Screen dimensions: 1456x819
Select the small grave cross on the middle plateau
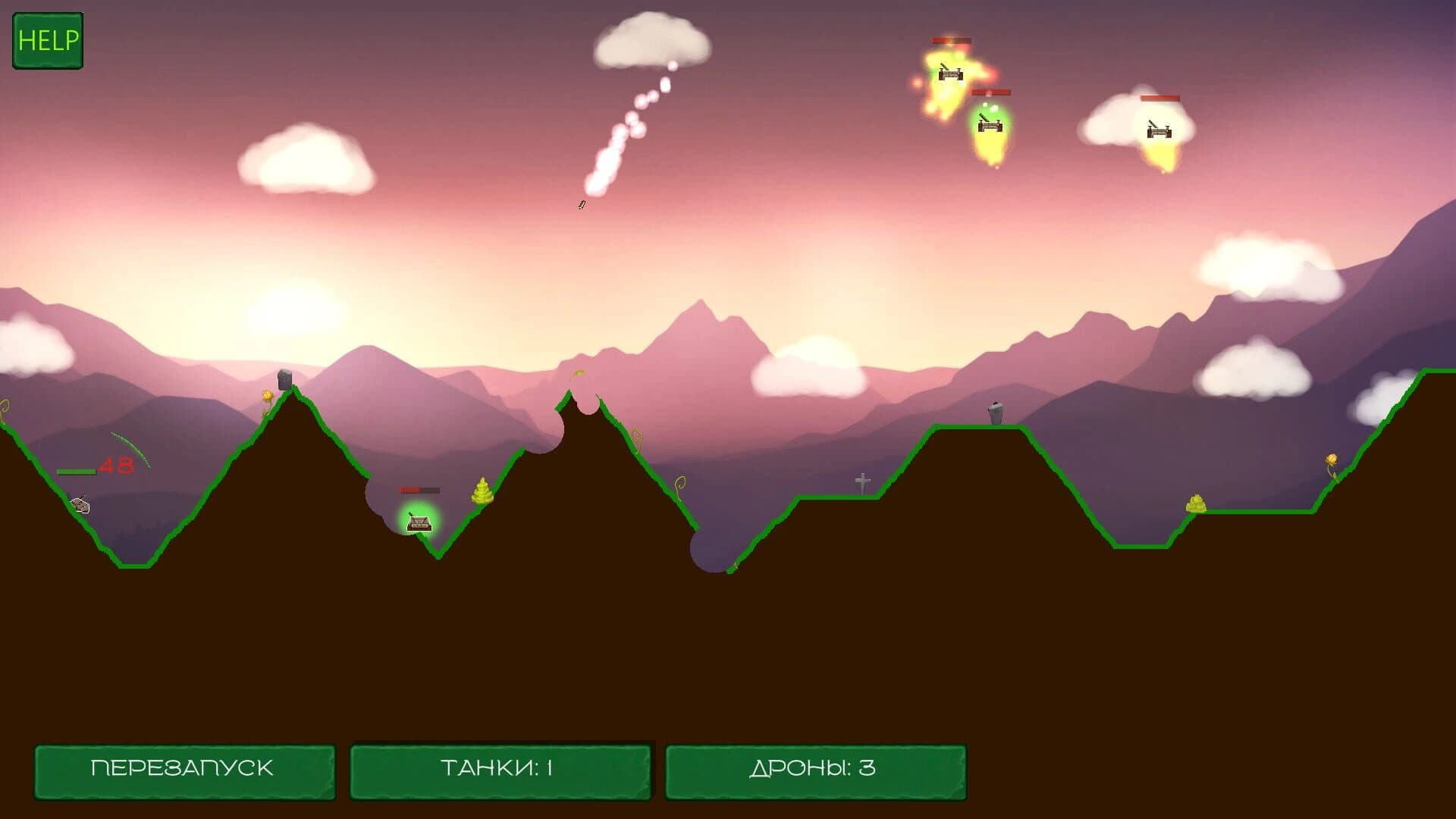(861, 483)
